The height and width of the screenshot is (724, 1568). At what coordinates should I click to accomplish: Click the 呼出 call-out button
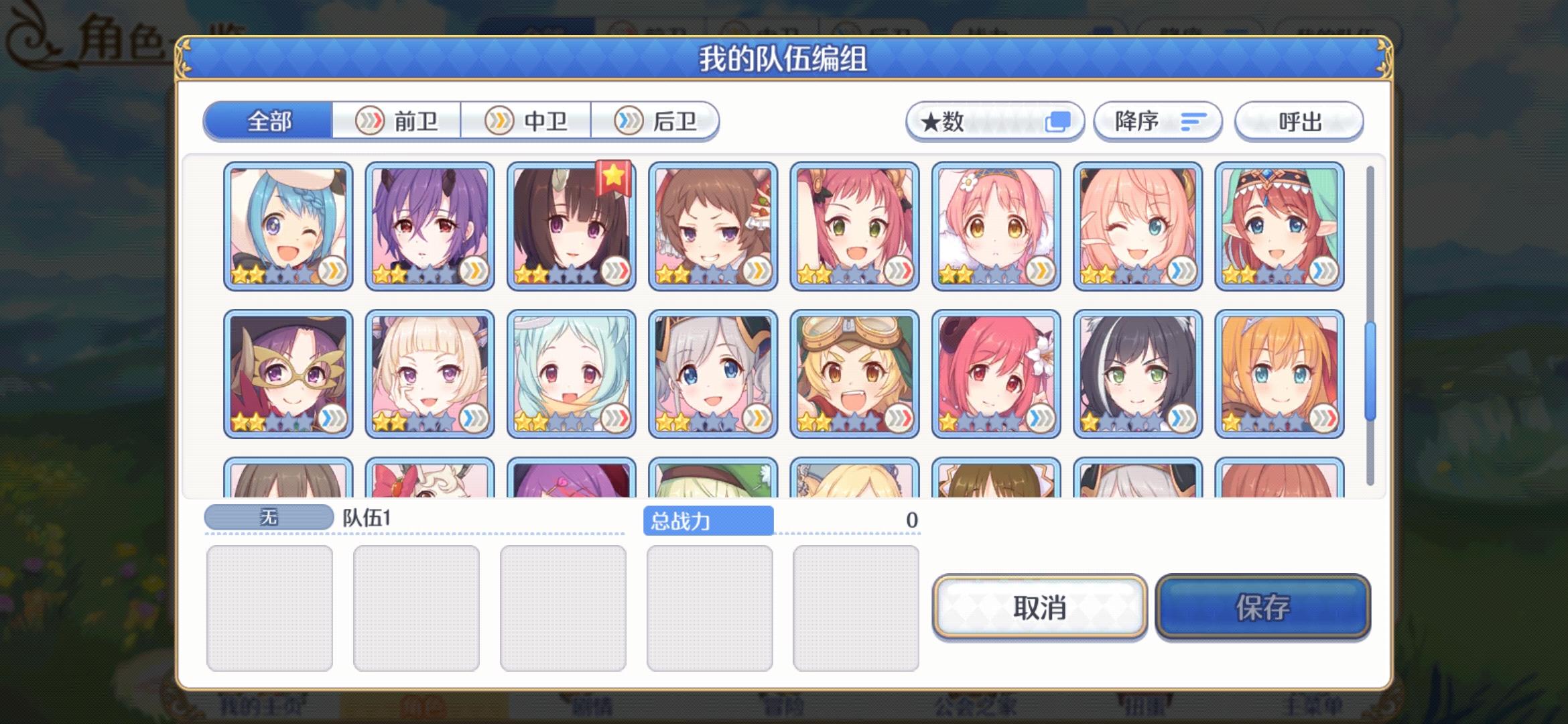click(x=1299, y=121)
